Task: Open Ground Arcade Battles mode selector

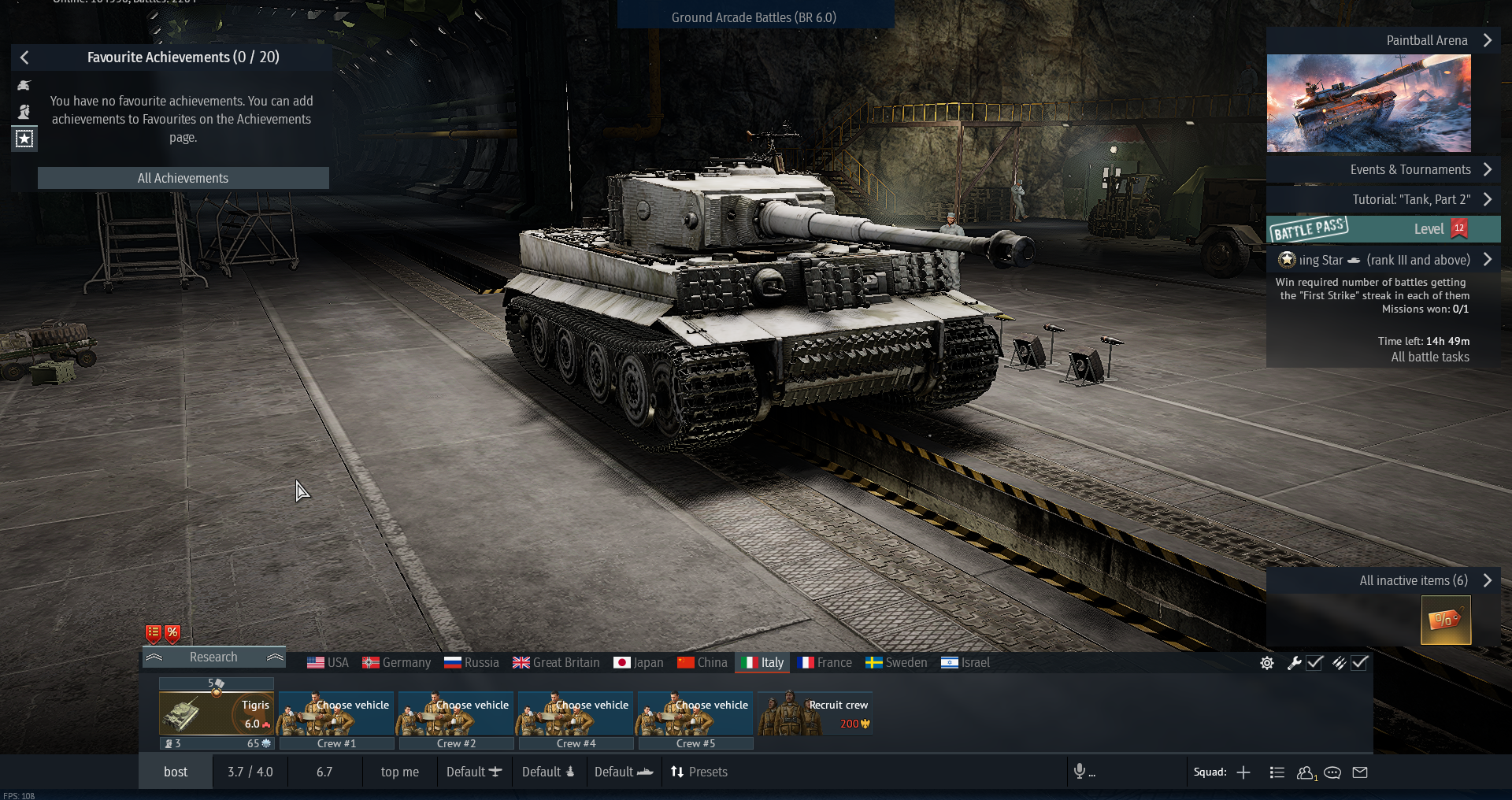Action: click(x=754, y=17)
